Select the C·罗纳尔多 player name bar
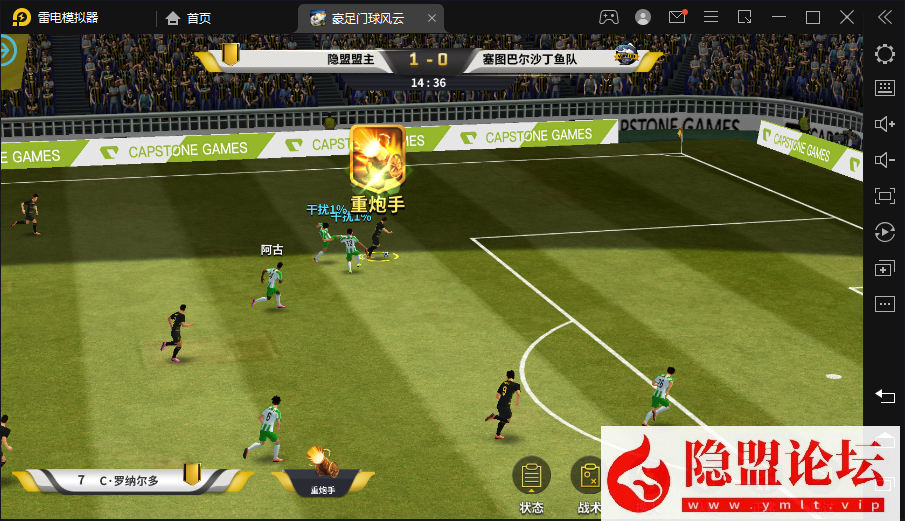 point(128,480)
